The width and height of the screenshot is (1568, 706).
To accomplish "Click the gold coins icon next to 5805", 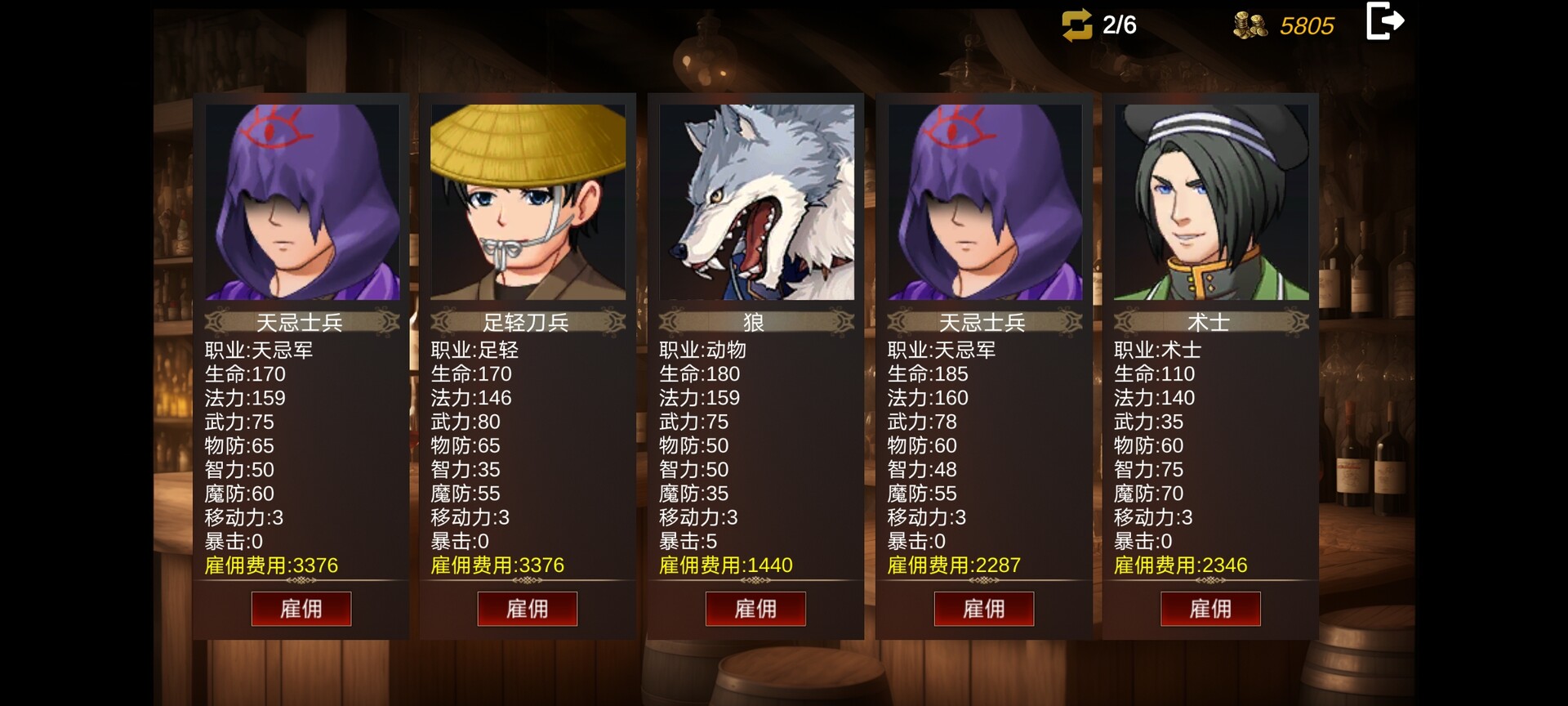I will tap(1249, 26).
